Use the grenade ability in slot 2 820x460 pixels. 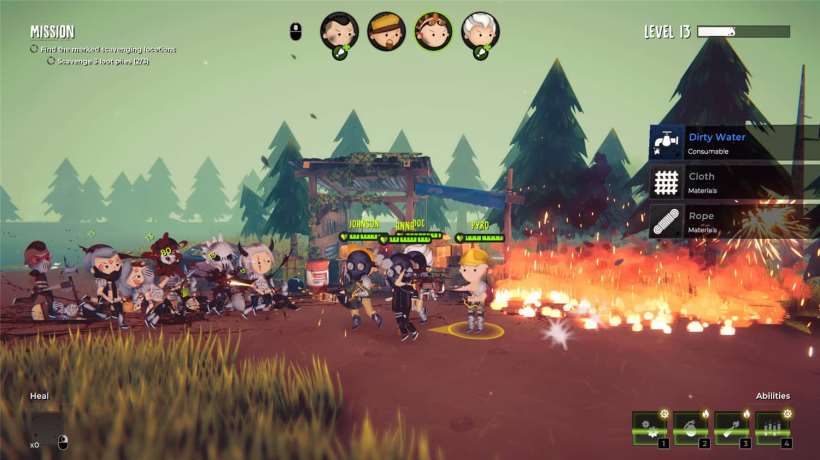pos(690,427)
